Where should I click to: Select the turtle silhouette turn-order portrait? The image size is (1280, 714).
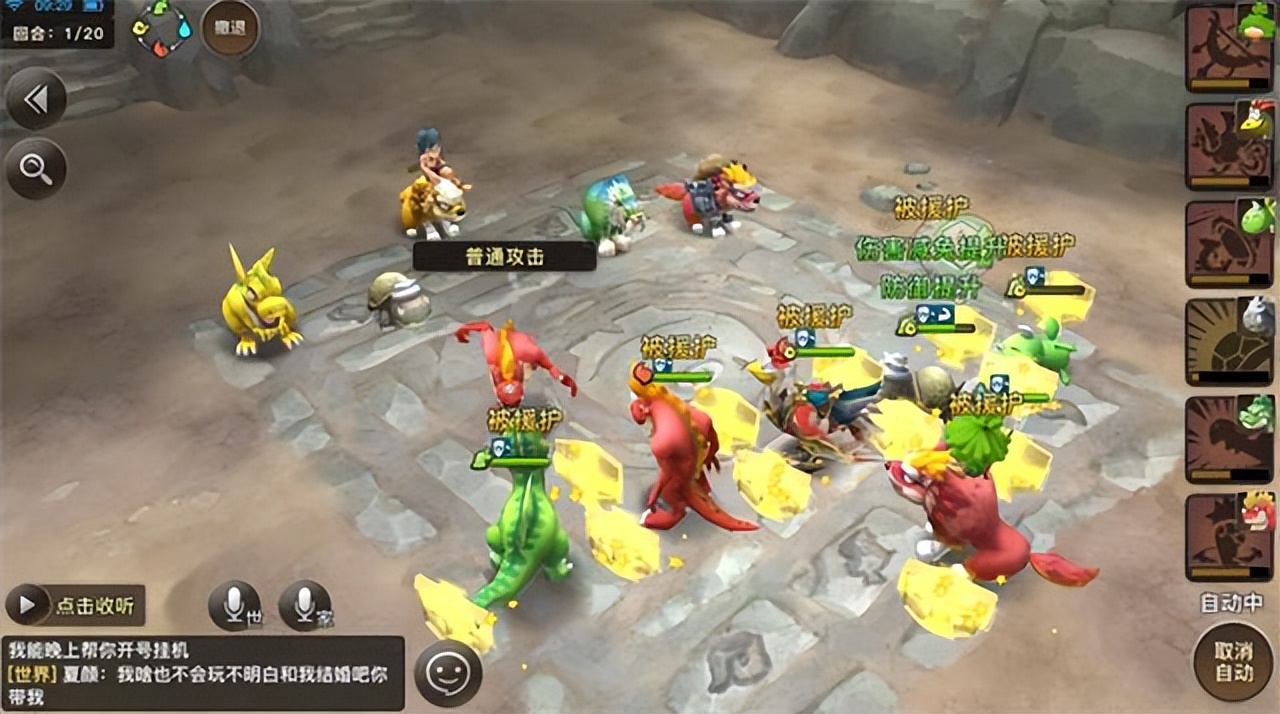coord(1229,342)
